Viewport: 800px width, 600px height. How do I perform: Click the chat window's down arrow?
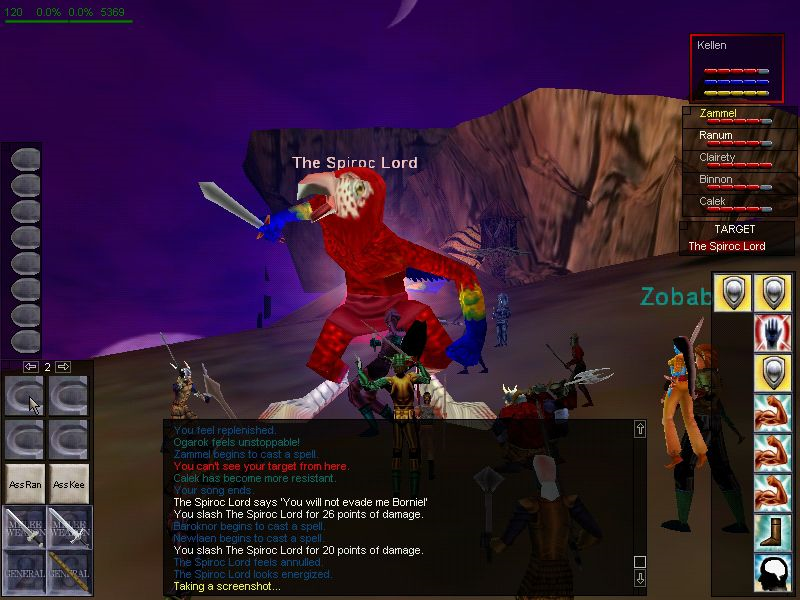pyautogui.click(x=640, y=579)
